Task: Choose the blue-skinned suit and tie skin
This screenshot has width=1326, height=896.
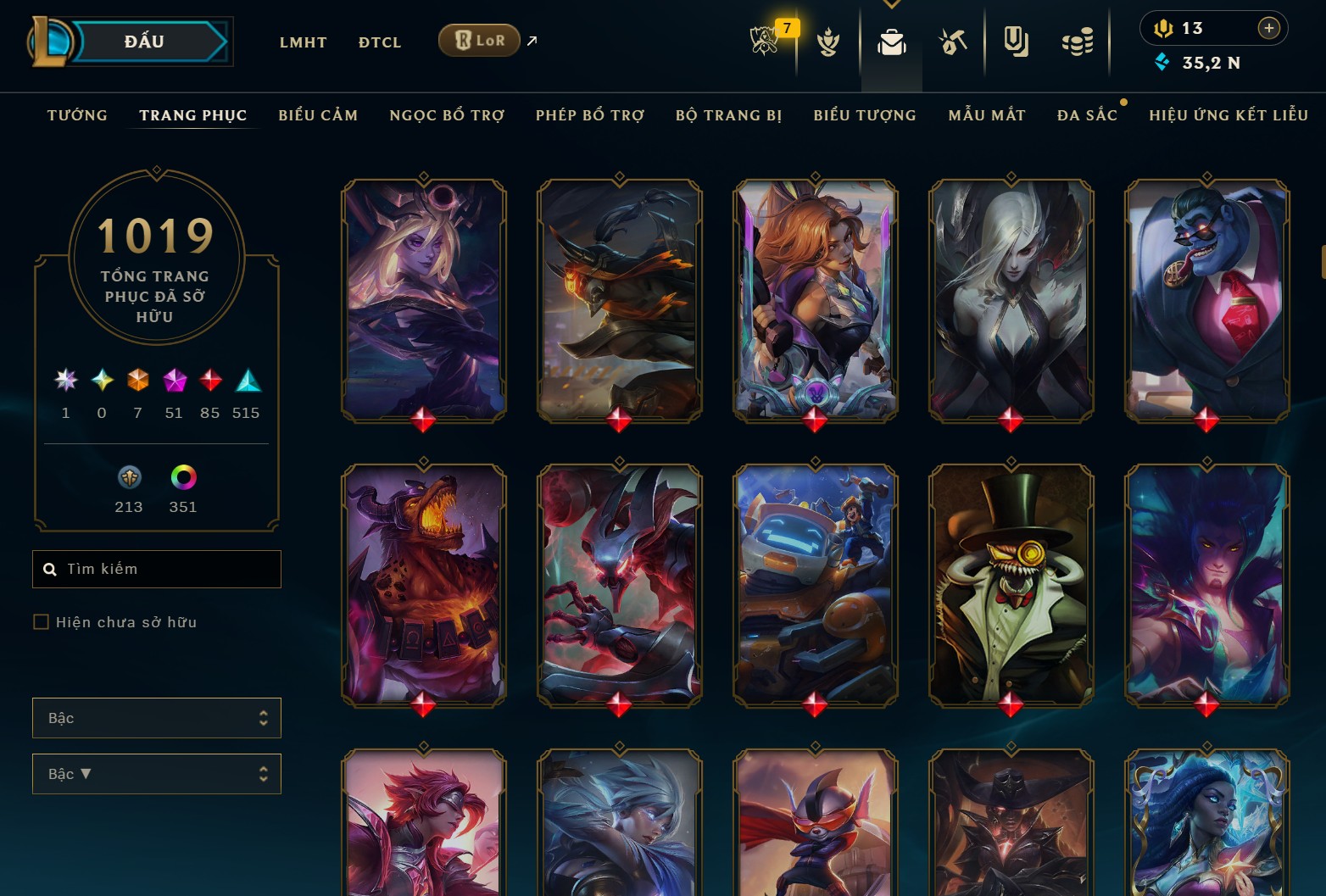Action: [x=1206, y=300]
